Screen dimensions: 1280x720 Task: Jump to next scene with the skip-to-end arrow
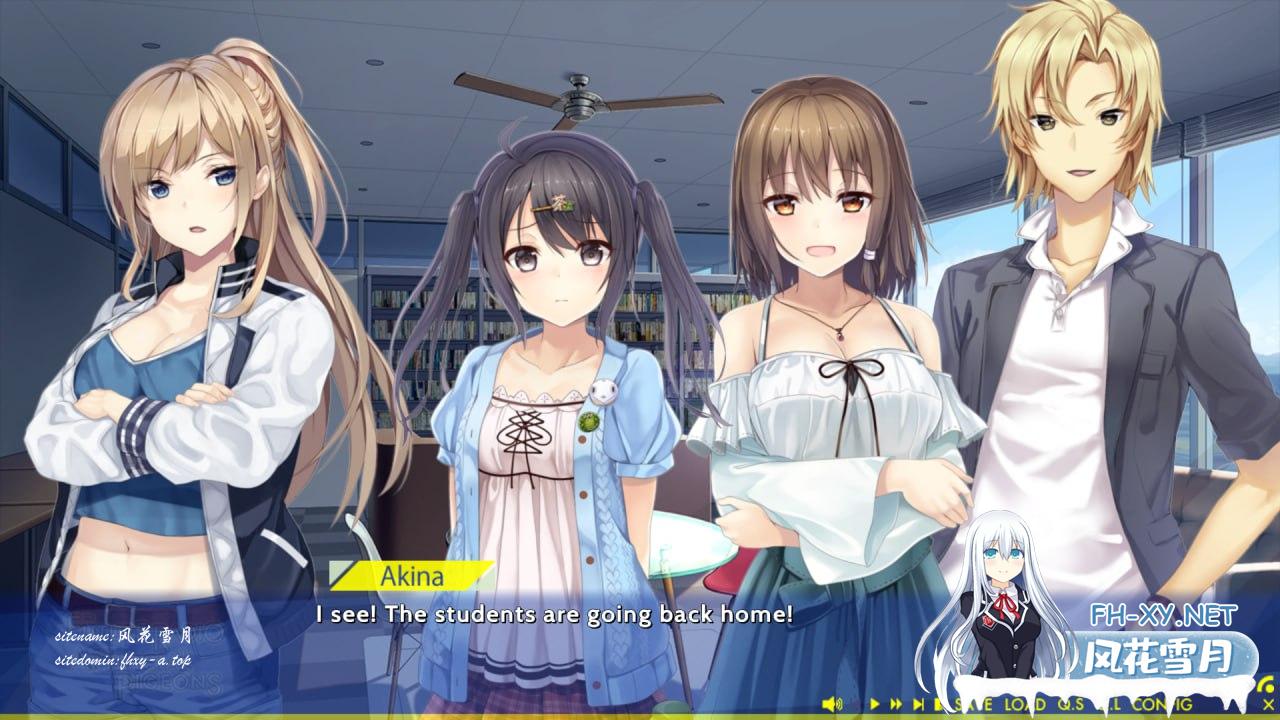920,704
